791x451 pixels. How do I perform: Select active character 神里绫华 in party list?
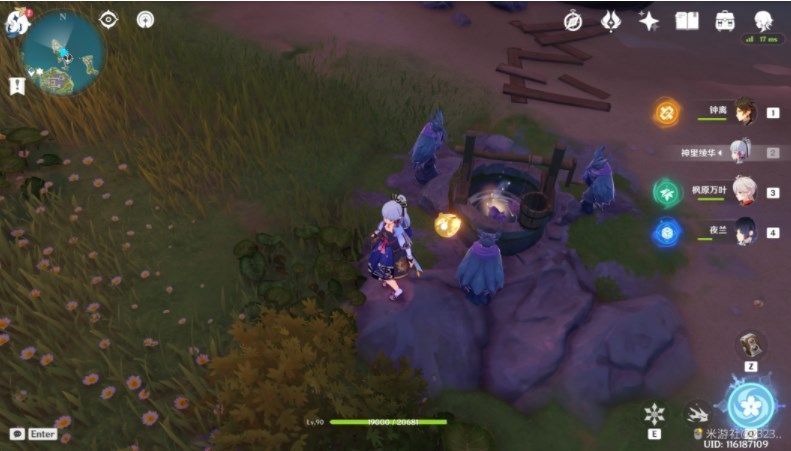coord(741,152)
